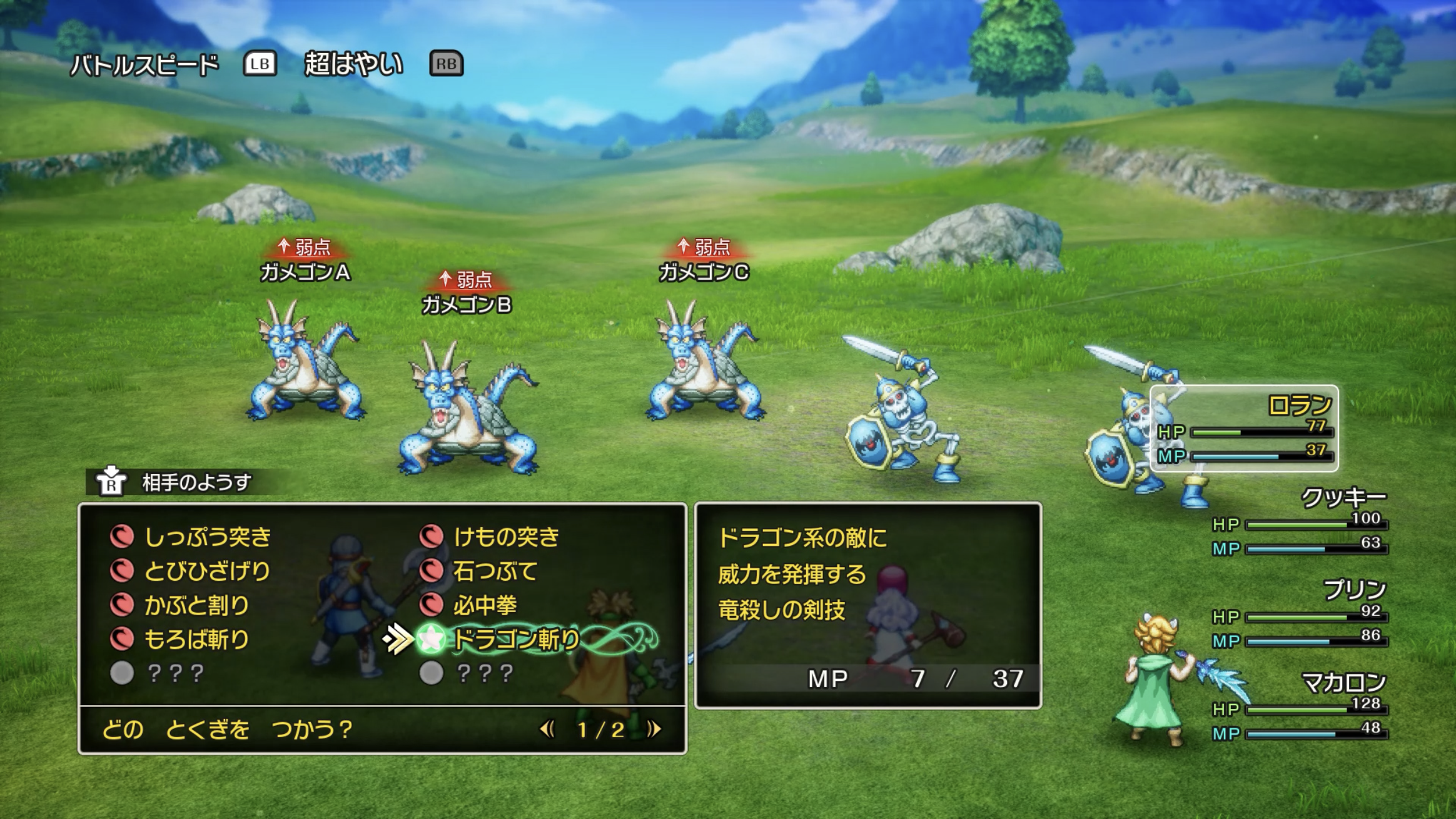Select the けもの突き skill
The width and height of the screenshot is (1456, 819).
pyautogui.click(x=505, y=536)
